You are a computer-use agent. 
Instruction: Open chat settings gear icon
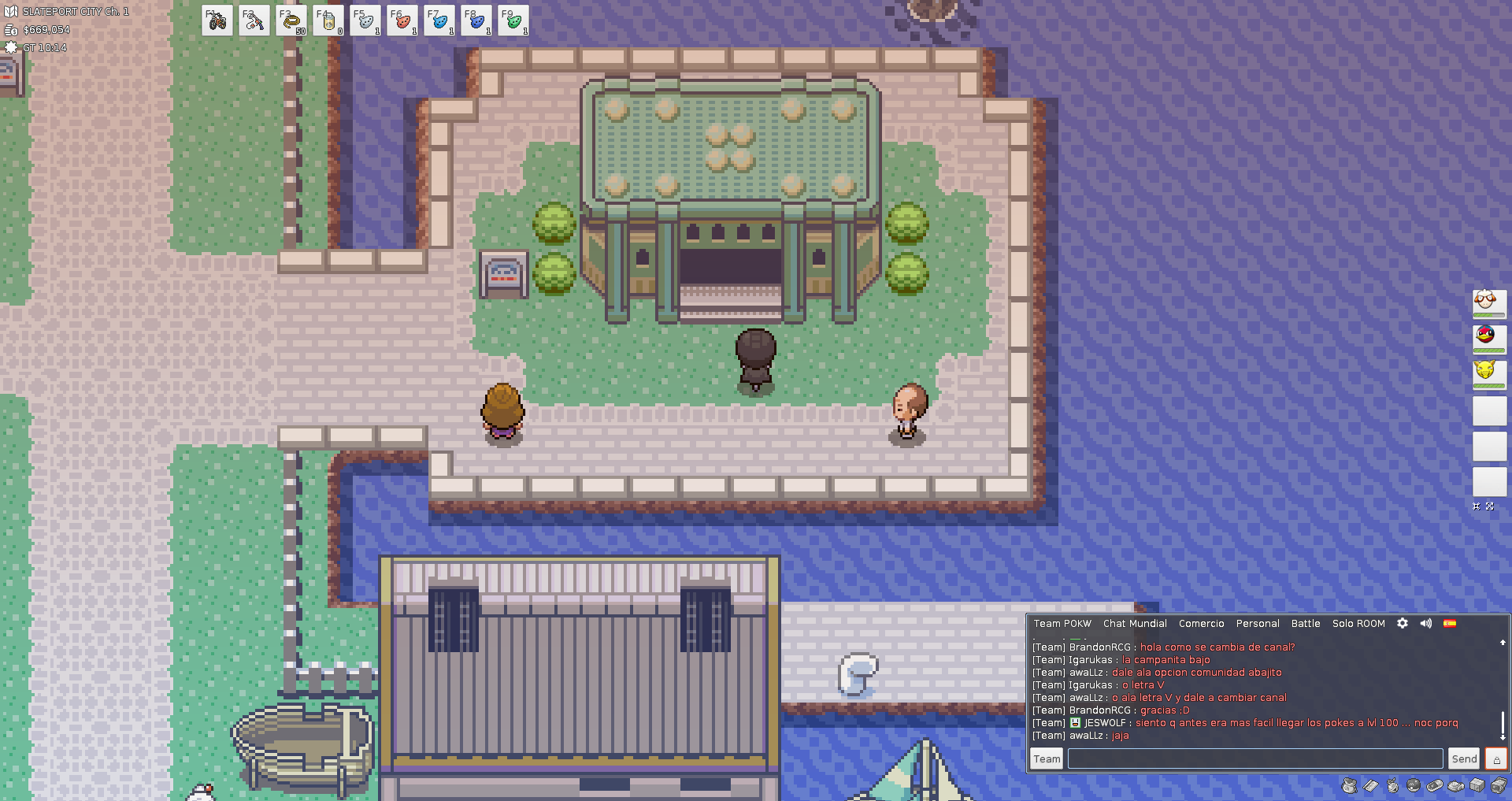(x=1403, y=623)
